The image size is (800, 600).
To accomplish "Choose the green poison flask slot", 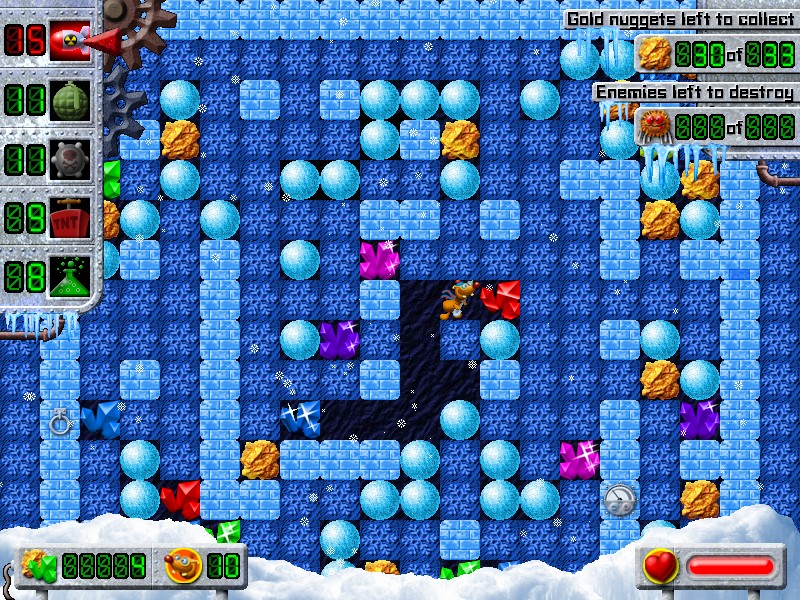I will click(x=70, y=274).
